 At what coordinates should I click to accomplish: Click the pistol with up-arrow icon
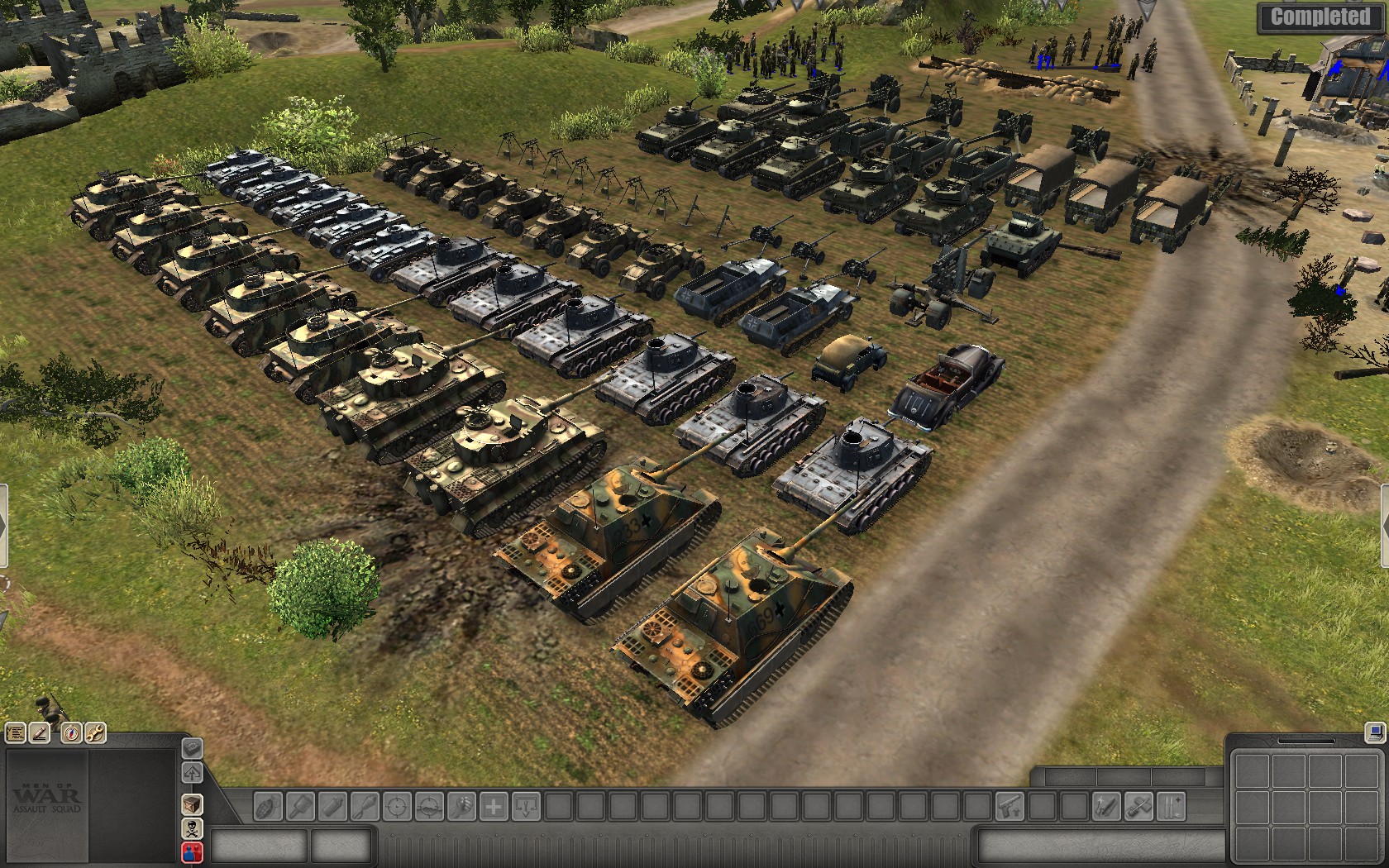(x=1010, y=806)
